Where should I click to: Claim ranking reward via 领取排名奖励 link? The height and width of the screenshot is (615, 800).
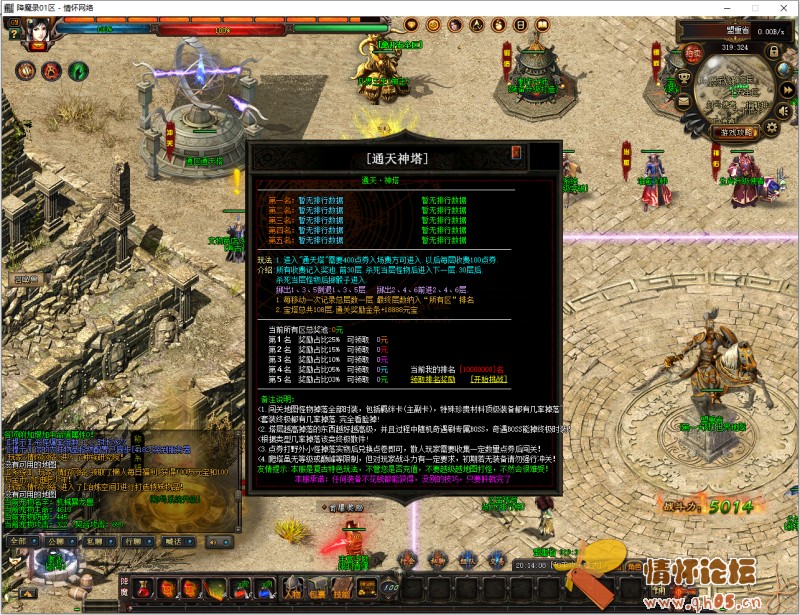434,379
